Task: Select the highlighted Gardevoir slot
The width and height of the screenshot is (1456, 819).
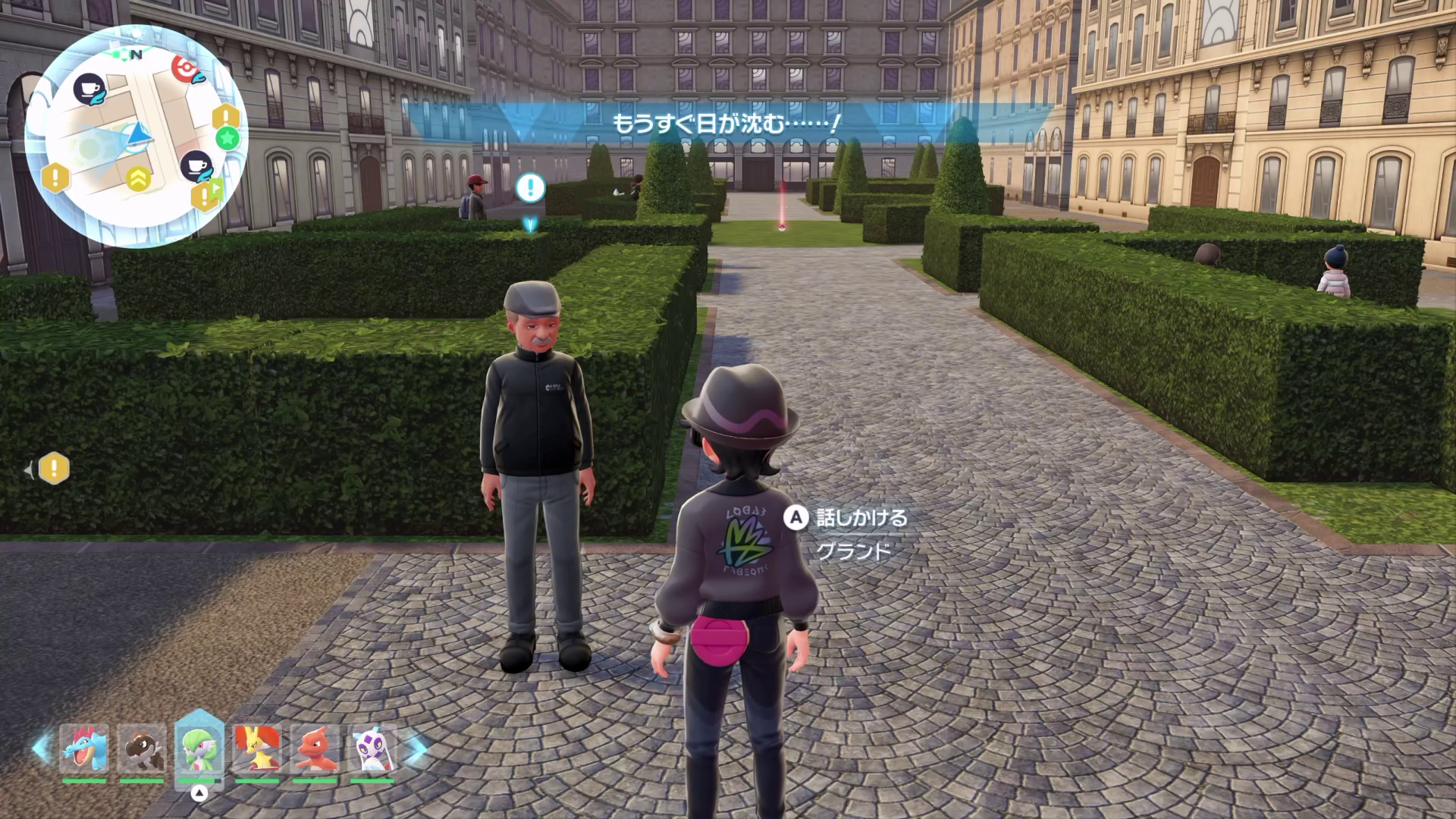Action: click(x=199, y=748)
